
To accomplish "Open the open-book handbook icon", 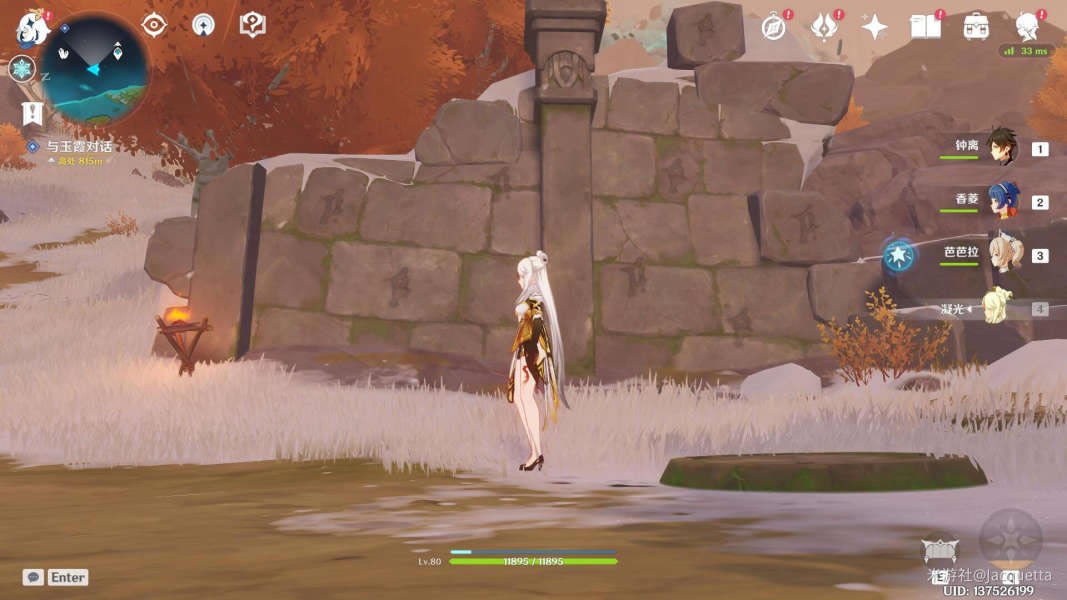I will [x=925, y=27].
